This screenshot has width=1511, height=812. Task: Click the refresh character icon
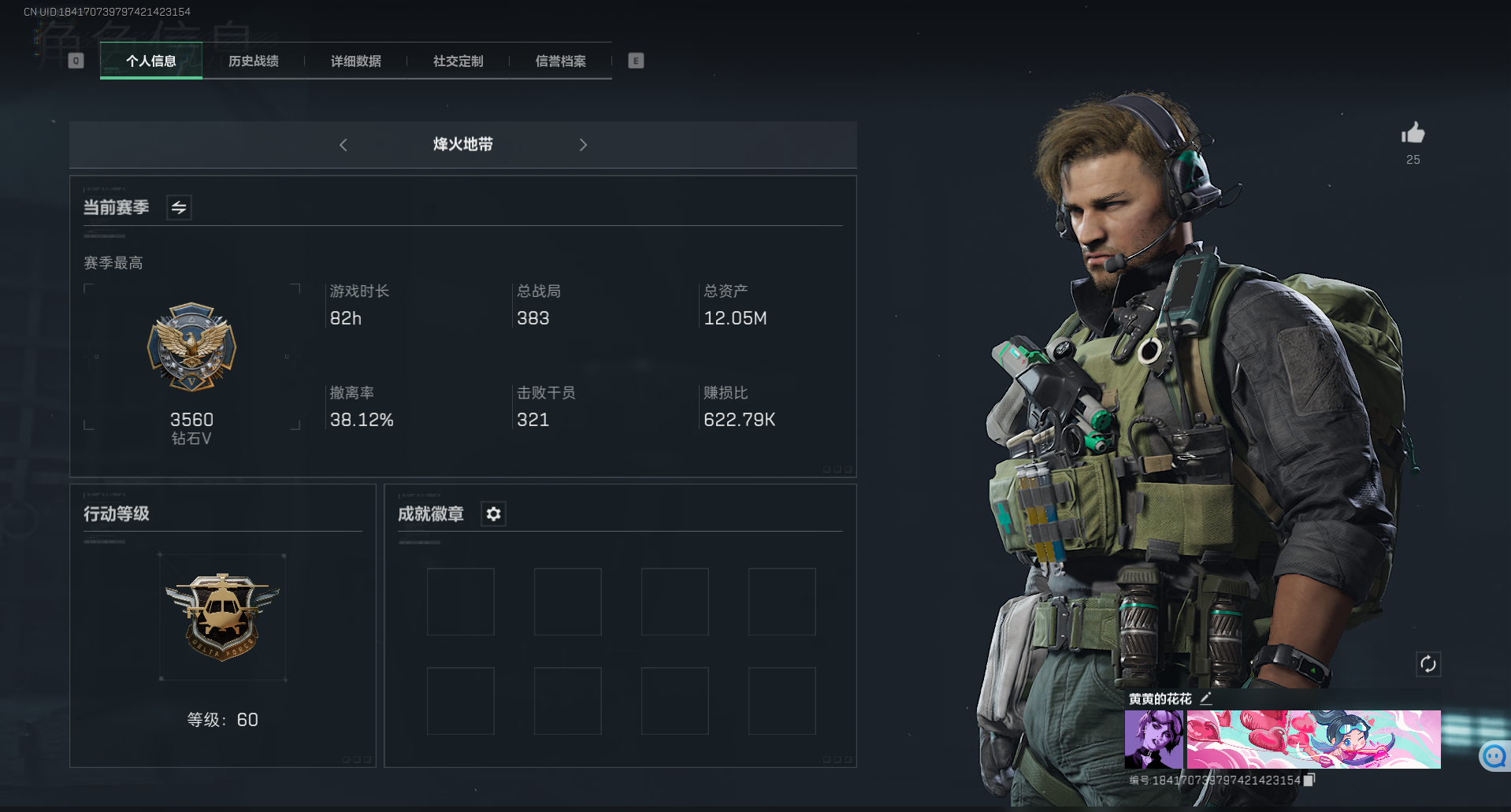pos(1428,664)
